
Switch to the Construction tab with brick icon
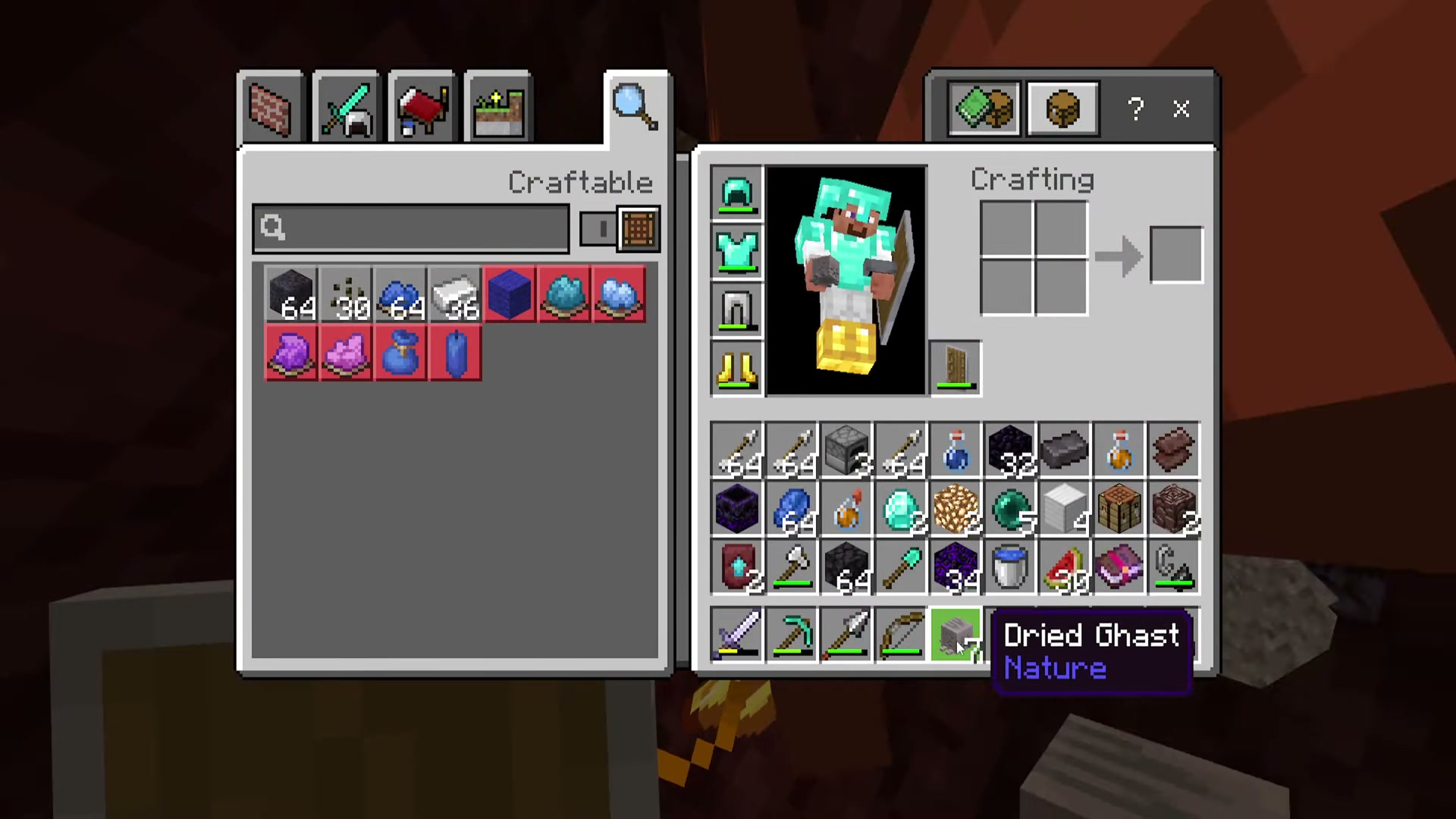point(270,106)
